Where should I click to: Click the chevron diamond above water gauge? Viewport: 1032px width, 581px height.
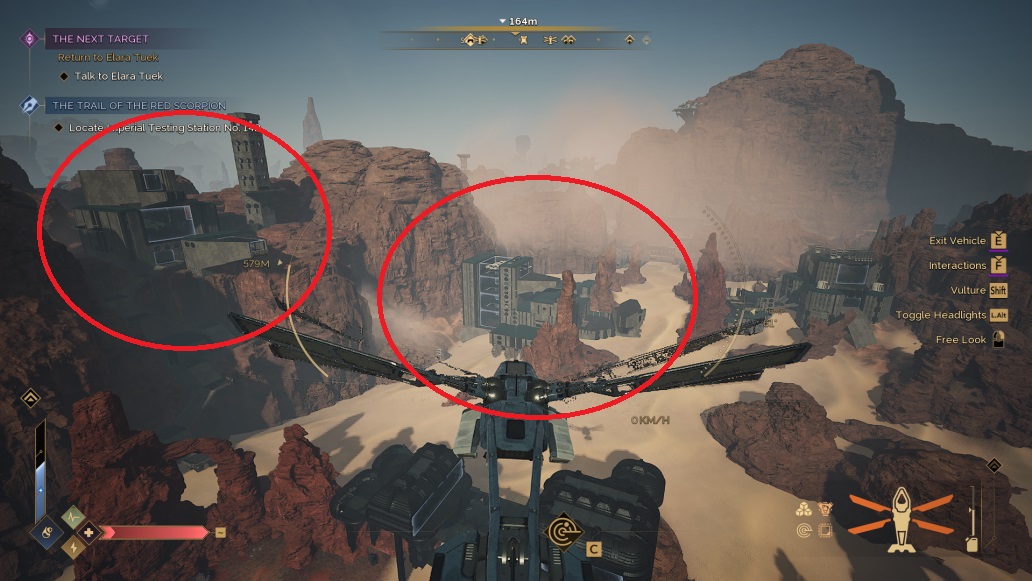click(x=32, y=399)
